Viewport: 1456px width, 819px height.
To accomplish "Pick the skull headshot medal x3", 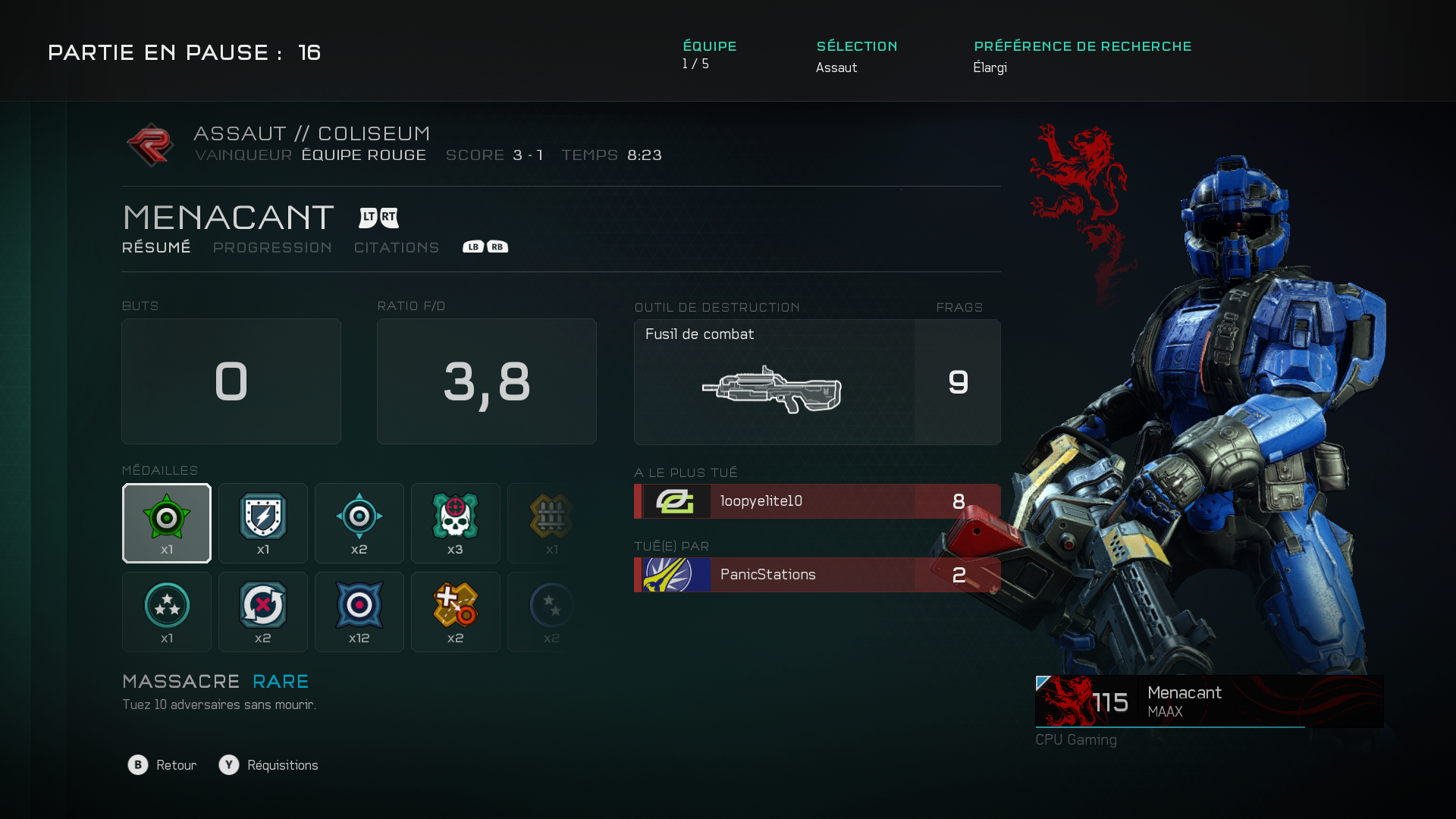I will [456, 523].
